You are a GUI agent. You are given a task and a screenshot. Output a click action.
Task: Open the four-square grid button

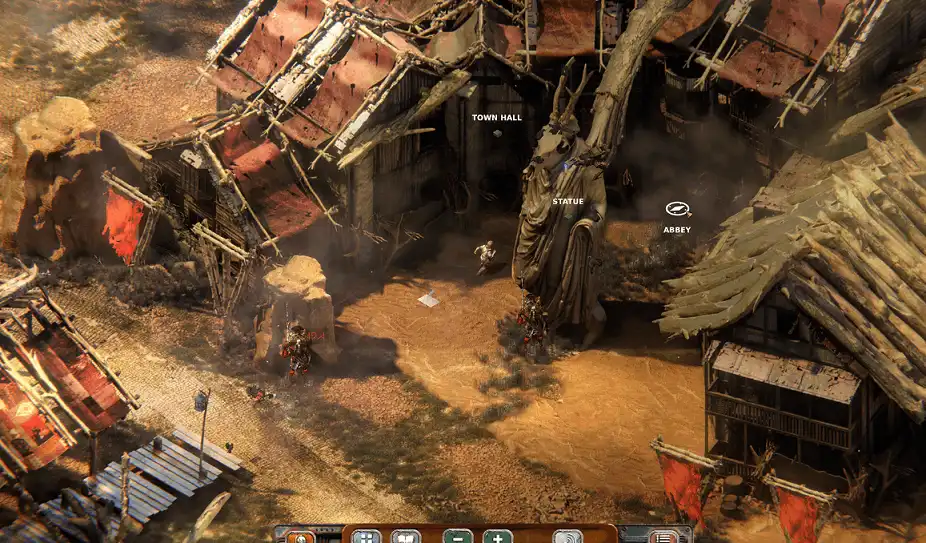[x=366, y=537]
